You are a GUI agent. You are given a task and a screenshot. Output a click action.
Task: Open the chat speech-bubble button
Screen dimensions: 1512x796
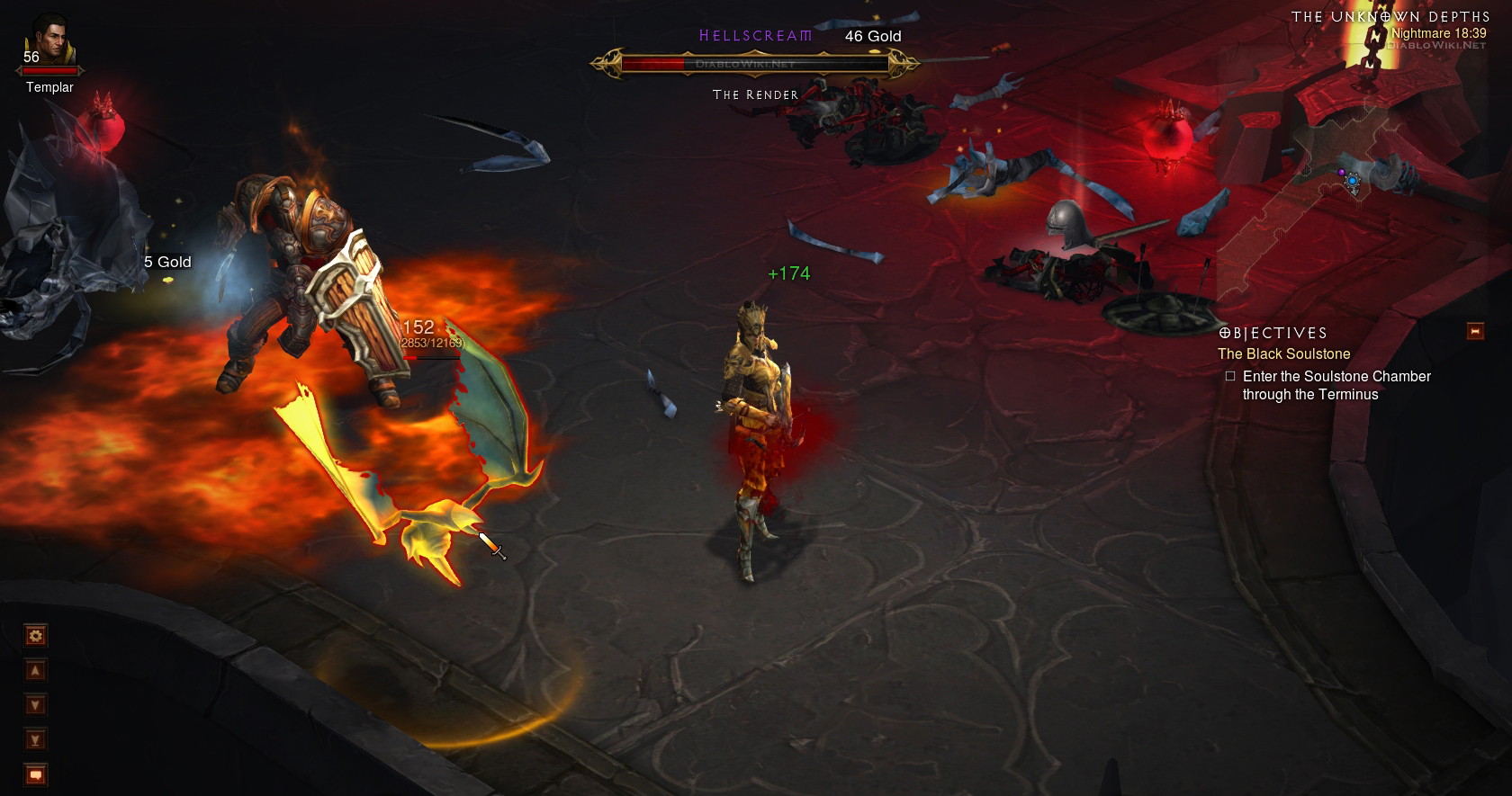35,774
